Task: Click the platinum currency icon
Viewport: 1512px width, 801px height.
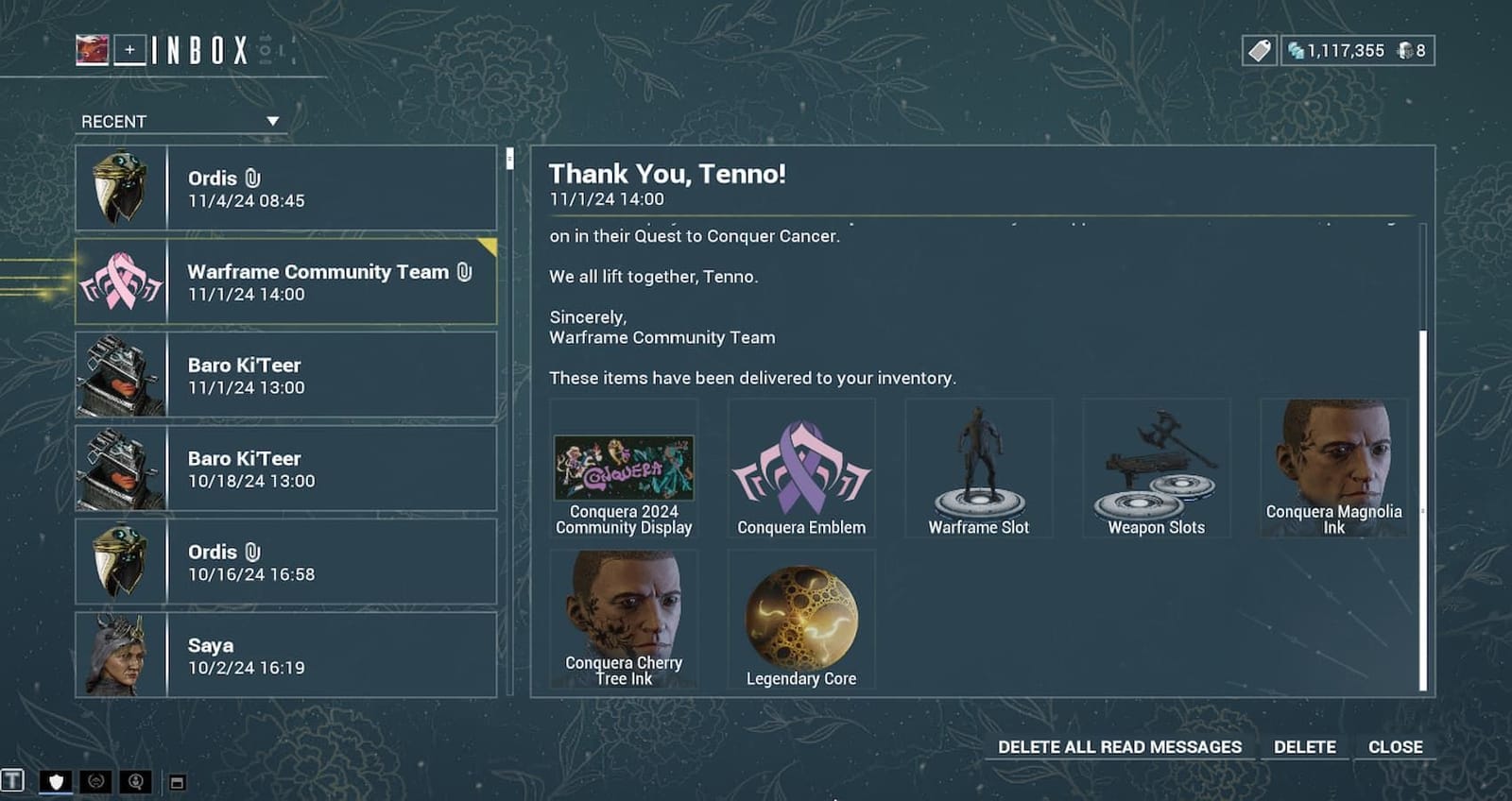Action: [x=1295, y=50]
